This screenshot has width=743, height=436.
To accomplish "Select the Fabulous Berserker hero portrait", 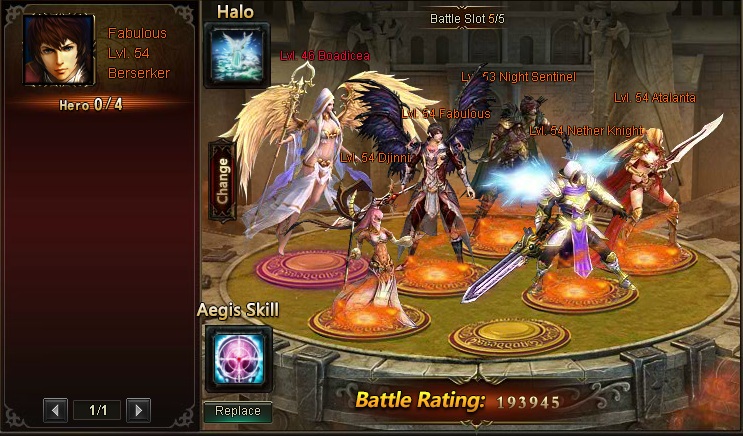I will click(x=58, y=50).
